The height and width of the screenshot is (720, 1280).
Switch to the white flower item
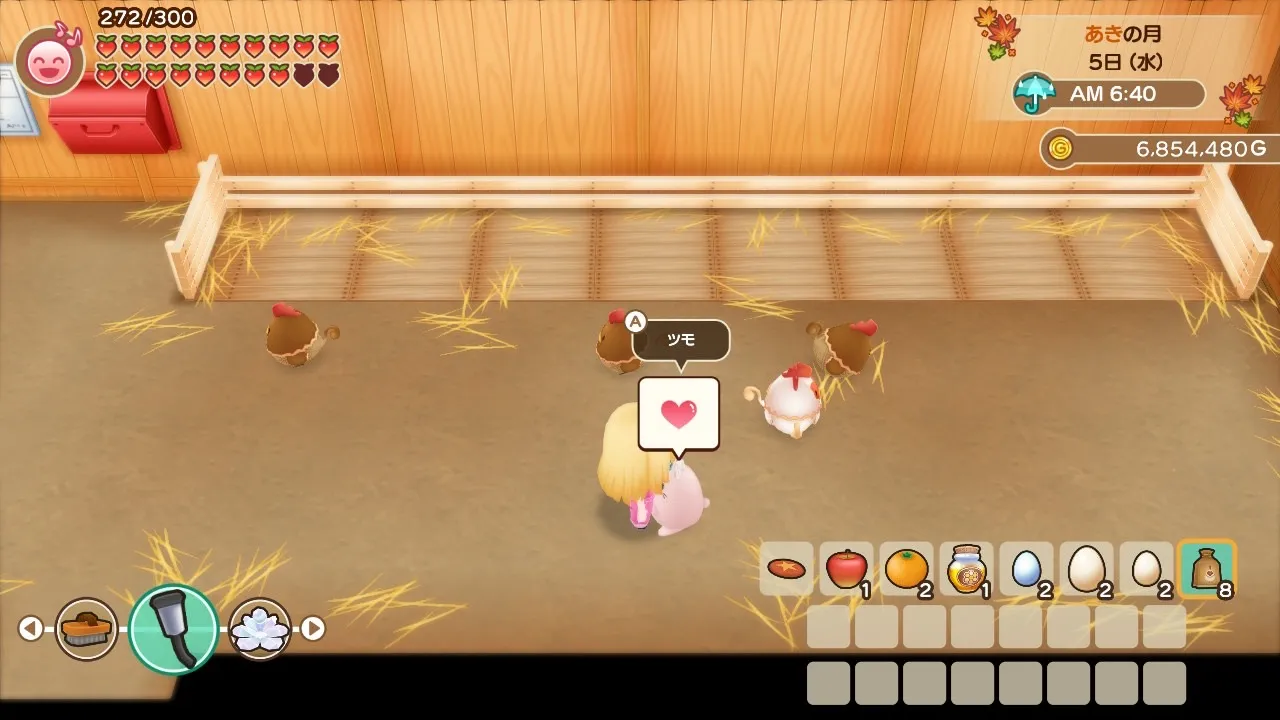[x=260, y=629]
